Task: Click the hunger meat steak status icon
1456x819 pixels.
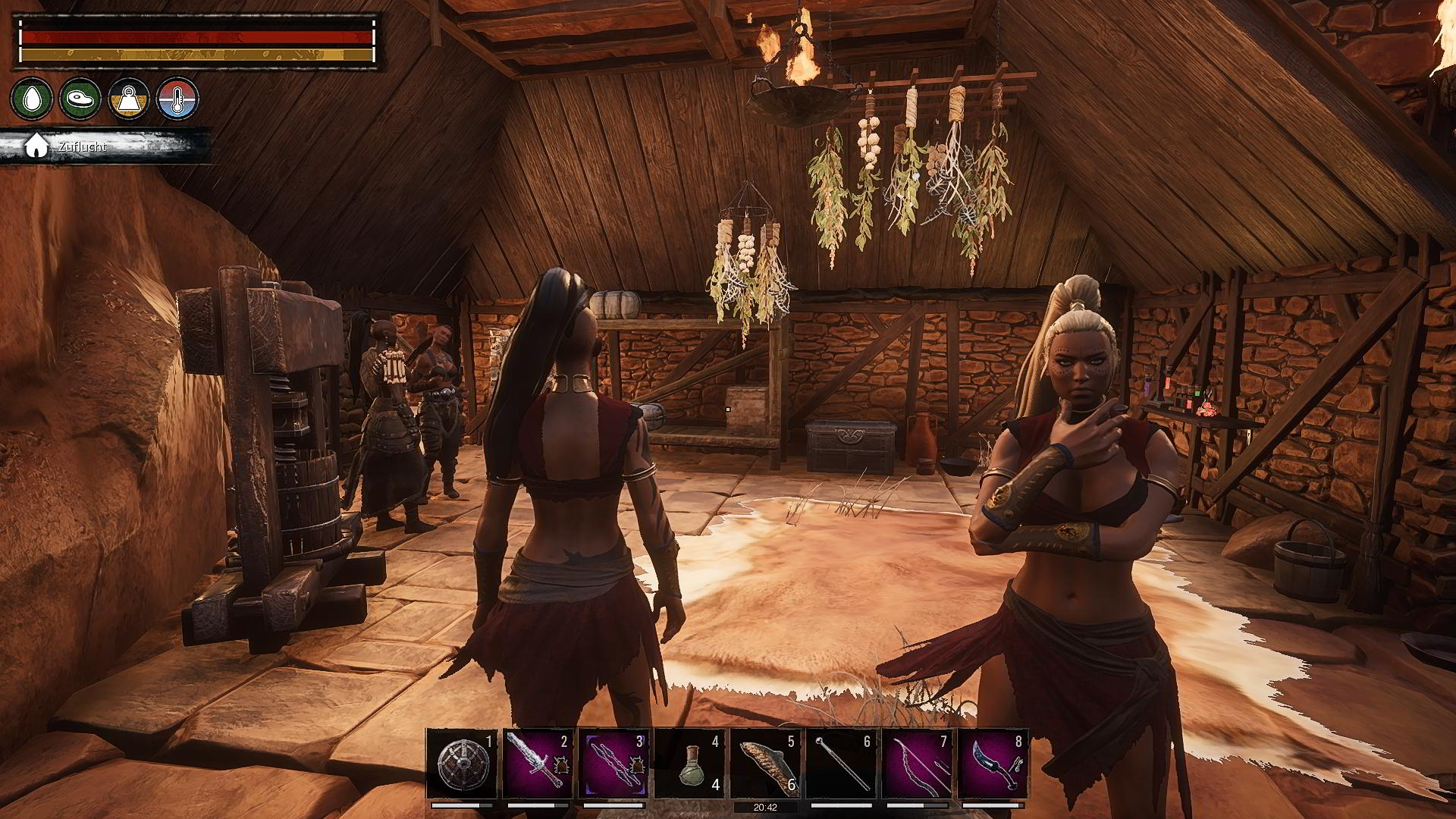Action: pos(80,99)
